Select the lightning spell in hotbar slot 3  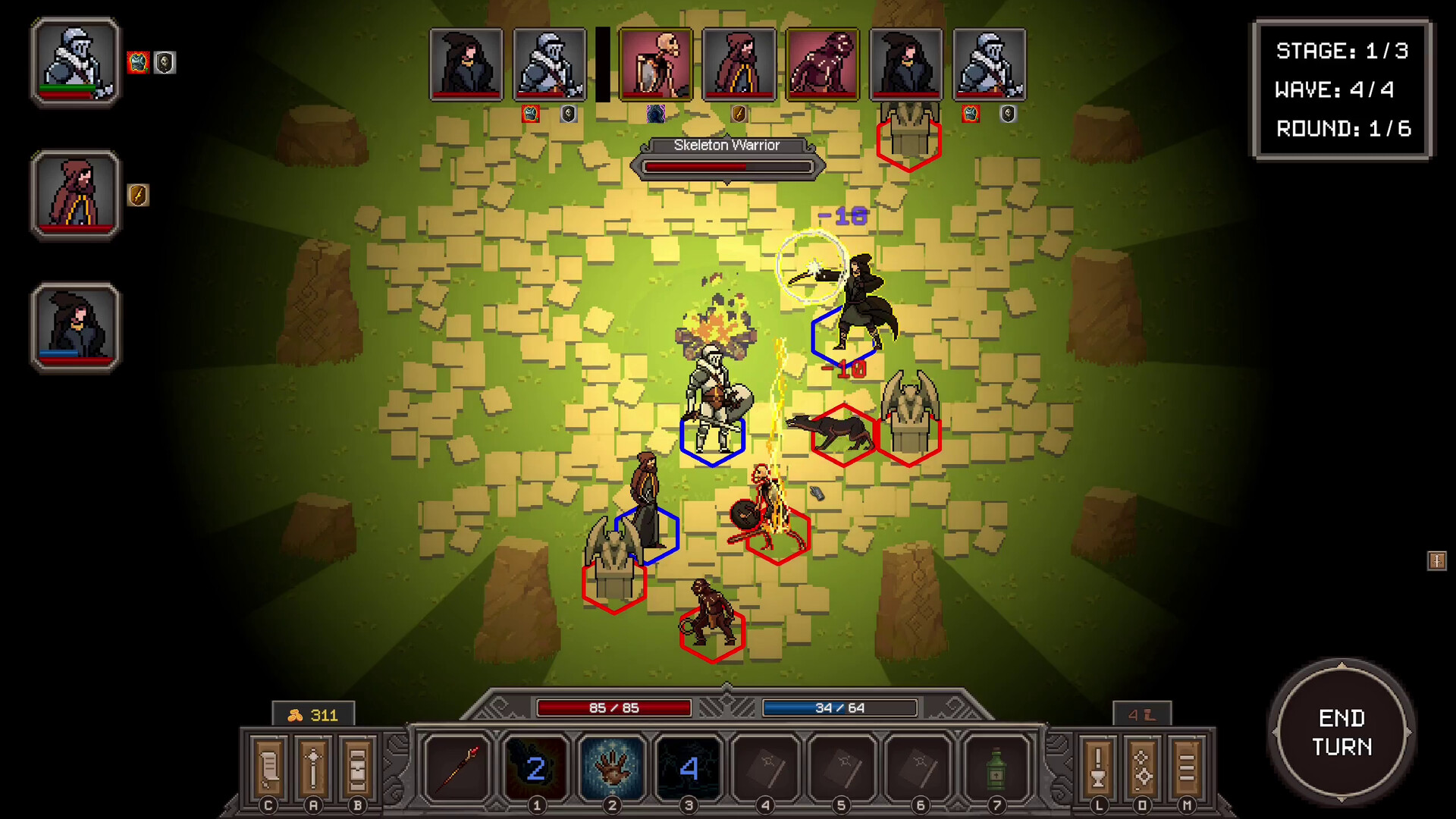click(x=689, y=770)
